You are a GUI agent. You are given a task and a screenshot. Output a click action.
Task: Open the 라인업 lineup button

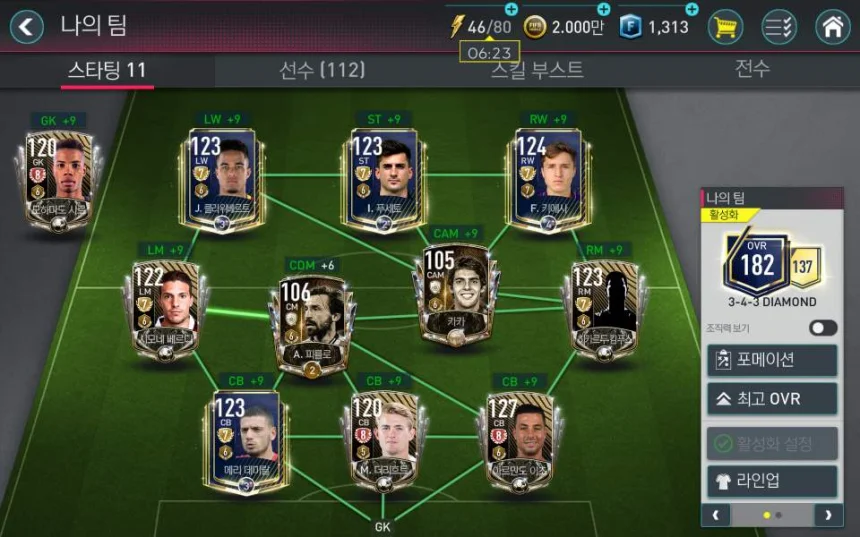(771, 480)
